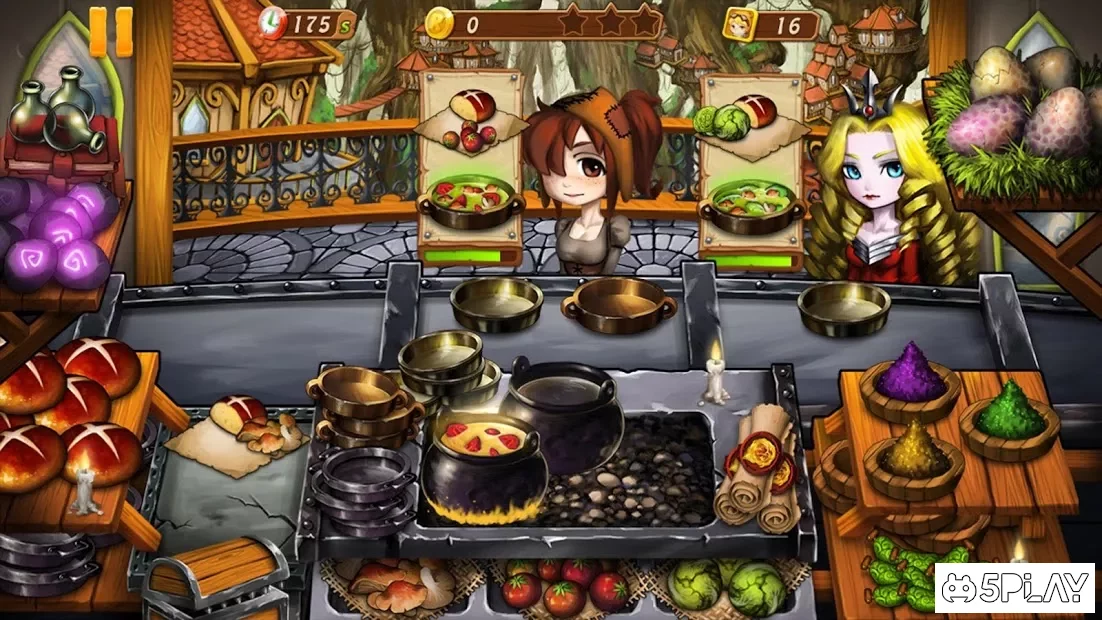Open the wooden treasure chest

pos(210,578)
